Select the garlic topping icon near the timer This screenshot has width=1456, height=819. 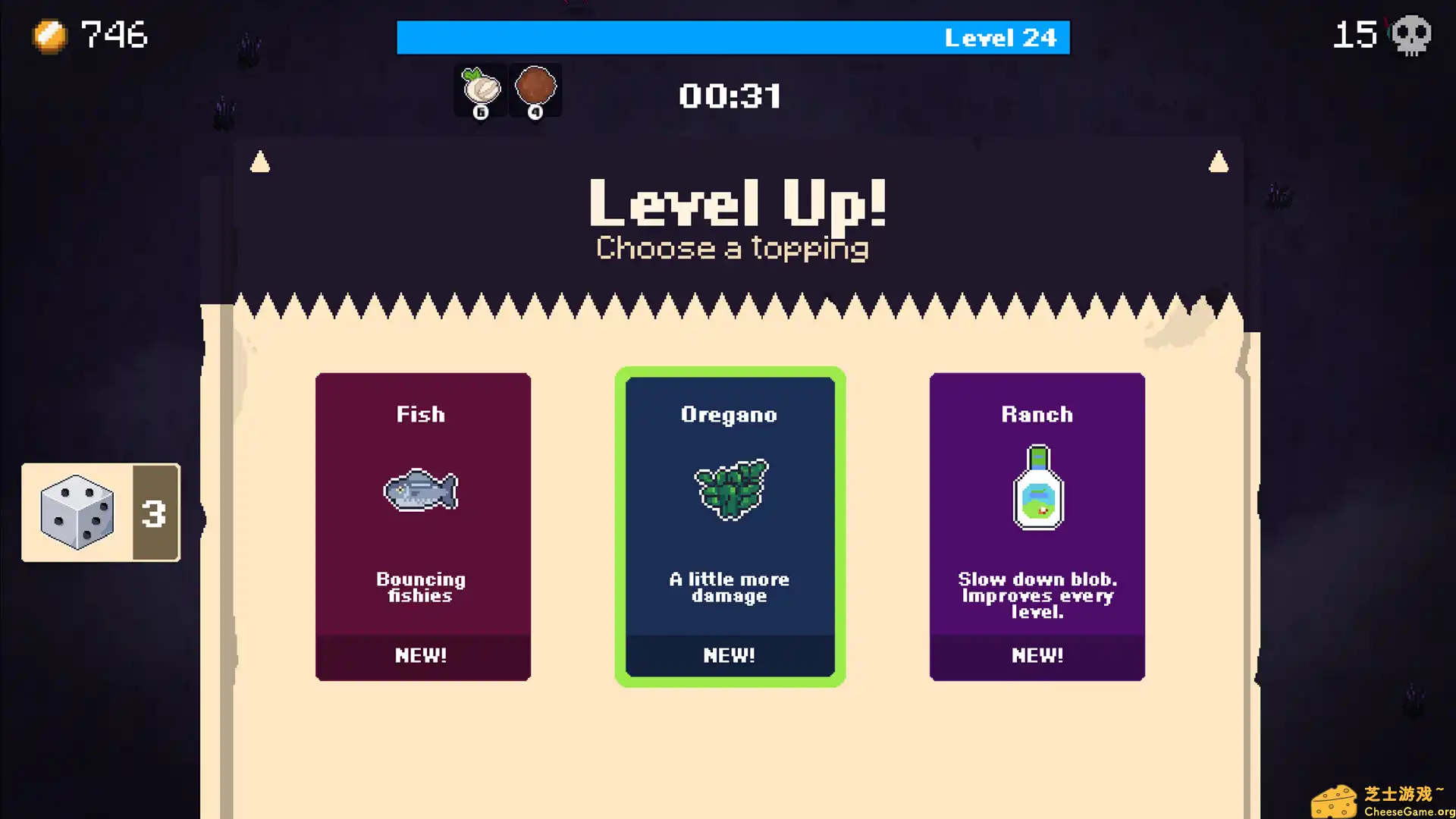[480, 89]
